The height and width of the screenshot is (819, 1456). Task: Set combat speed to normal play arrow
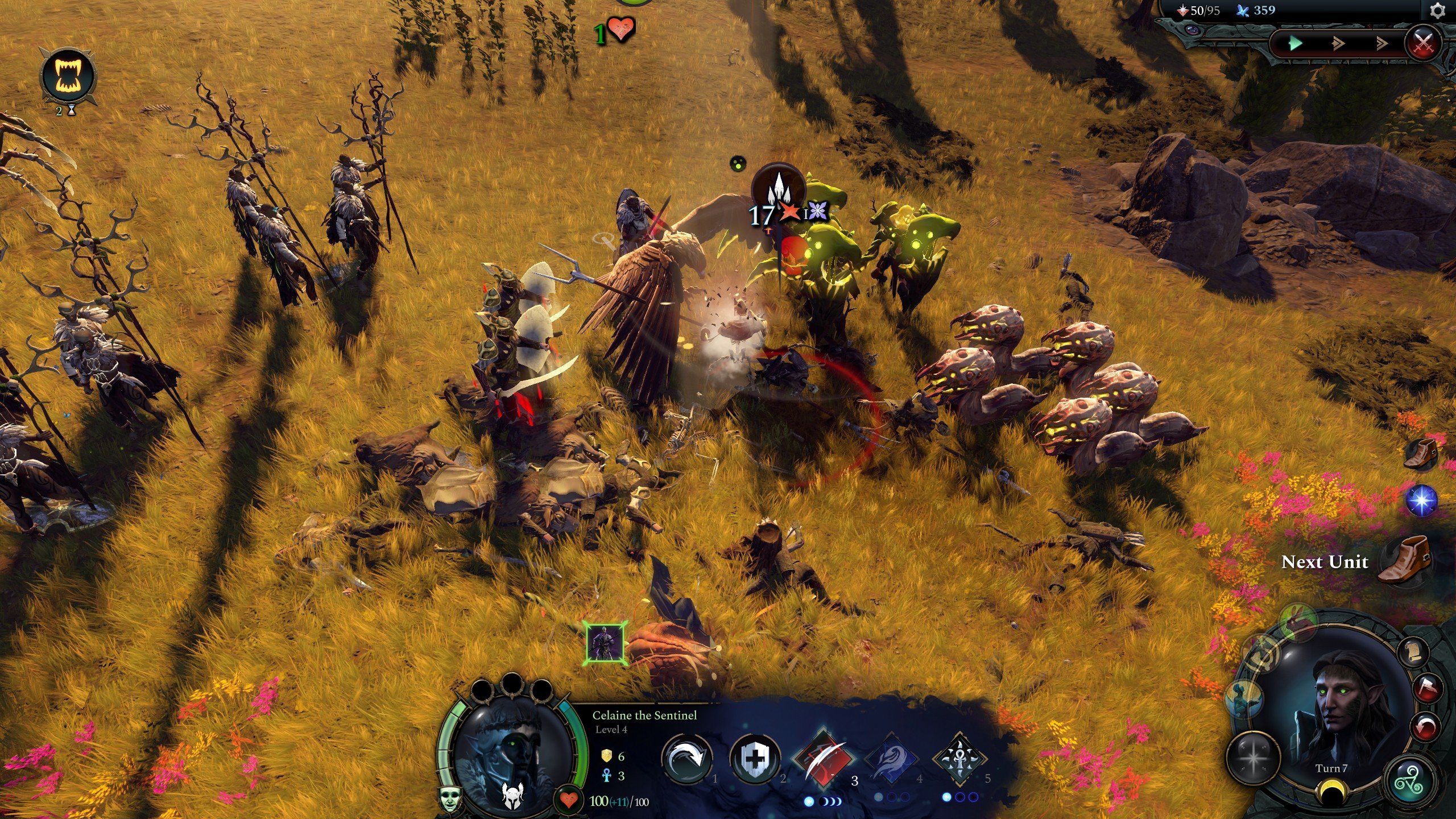tap(1296, 43)
